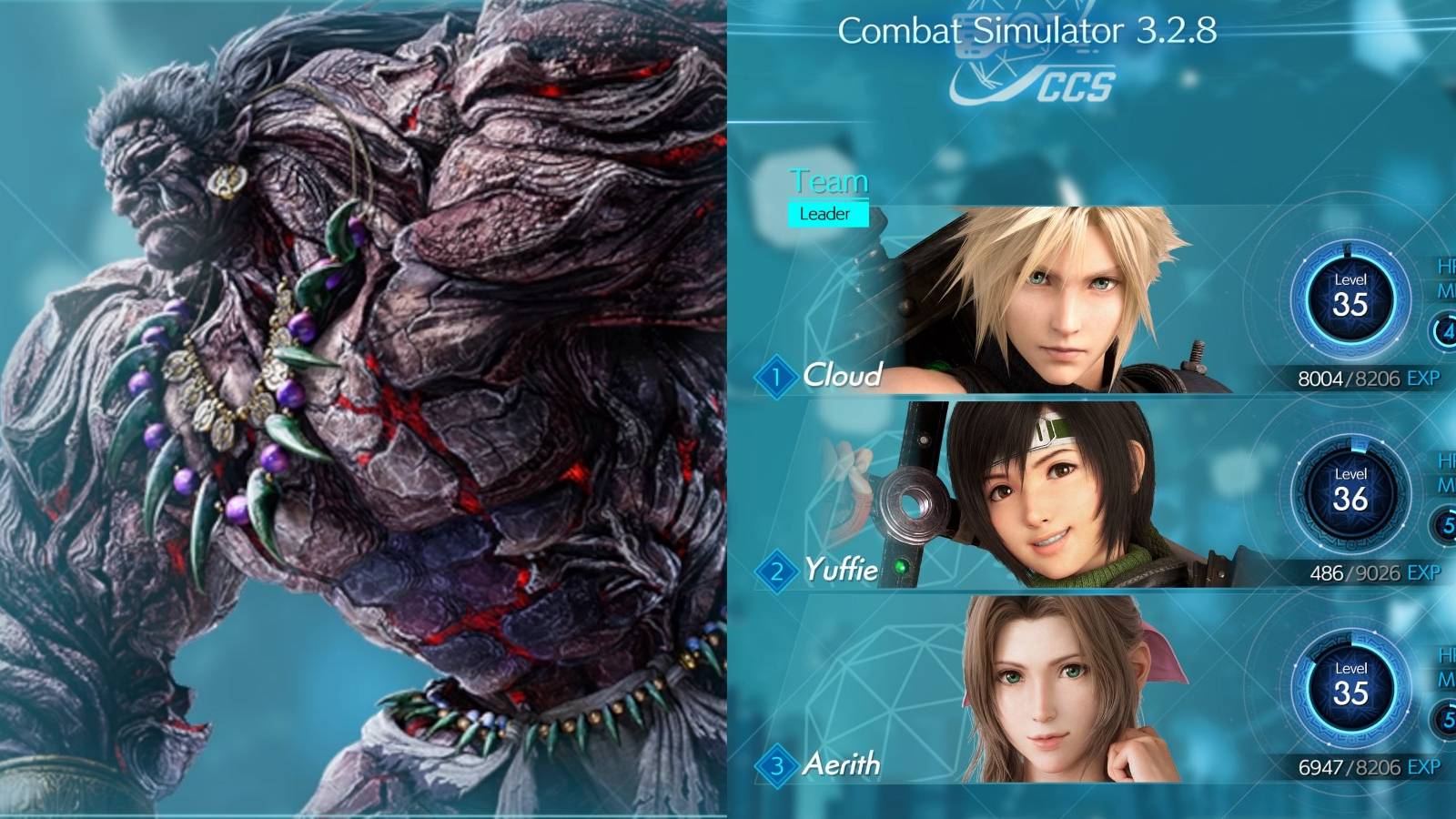
Task: Select the character named Aerith
Action: tap(844, 764)
